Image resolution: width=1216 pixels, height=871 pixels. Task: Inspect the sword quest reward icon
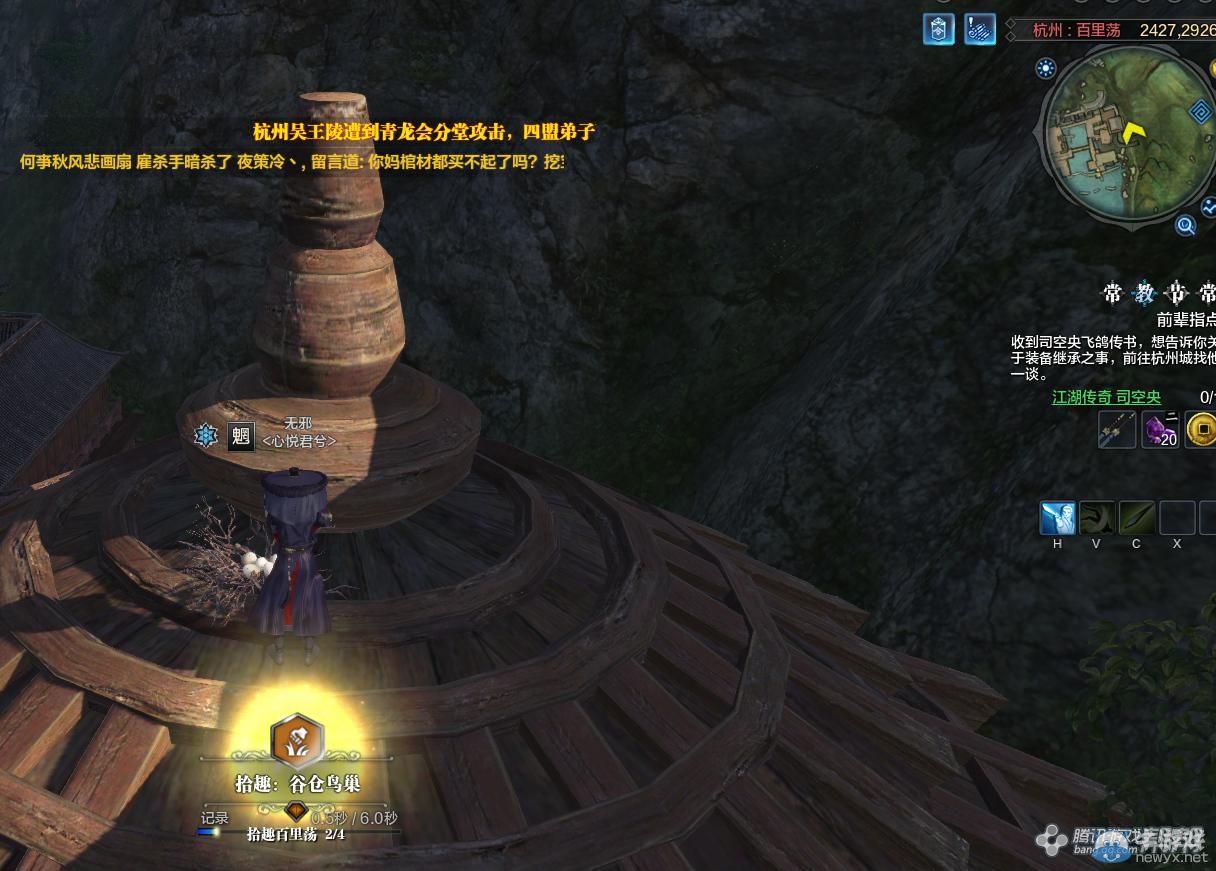(1117, 430)
